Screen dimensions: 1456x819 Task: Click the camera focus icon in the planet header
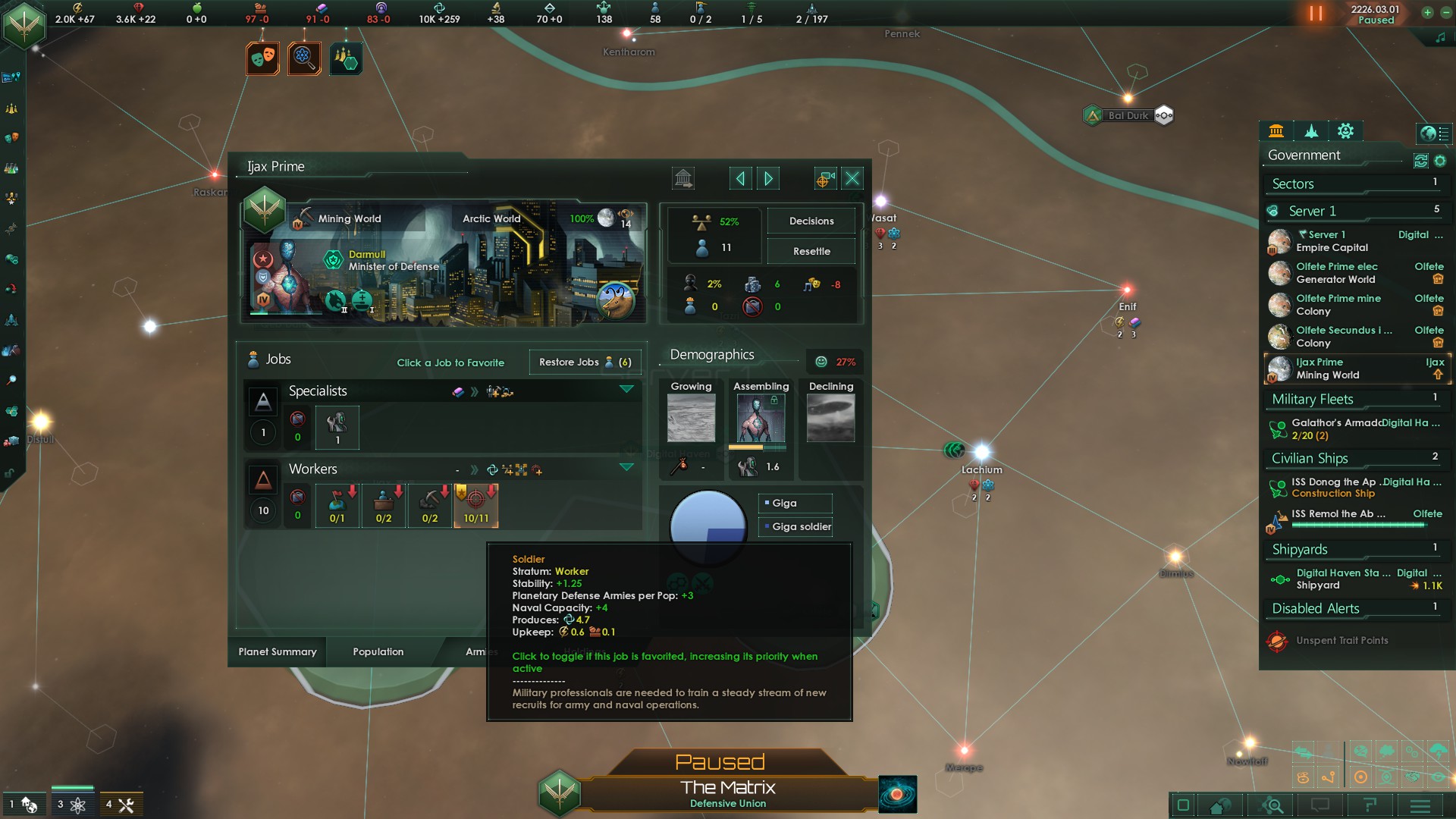824,177
